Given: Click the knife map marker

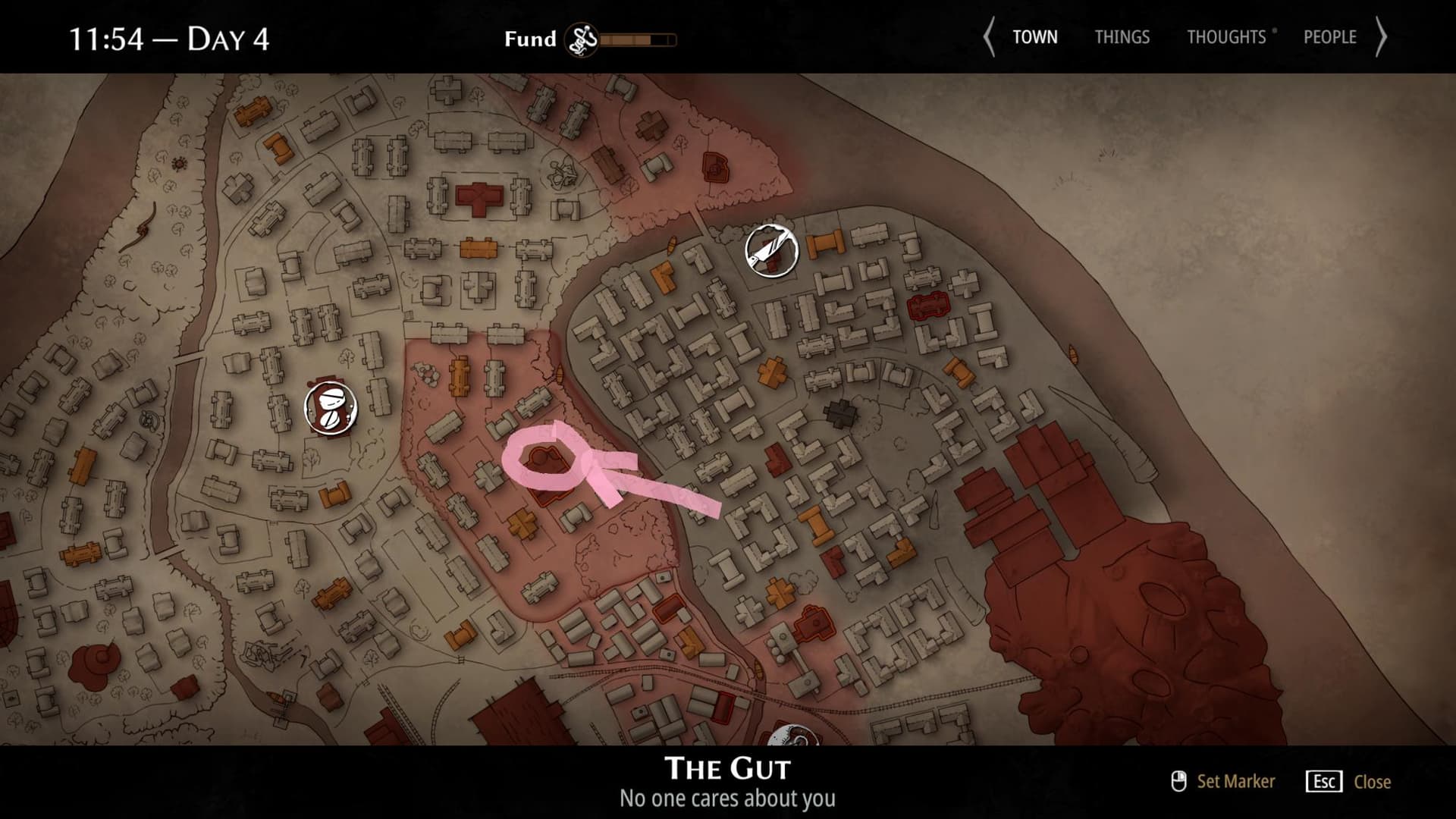Looking at the screenshot, I should (771, 251).
